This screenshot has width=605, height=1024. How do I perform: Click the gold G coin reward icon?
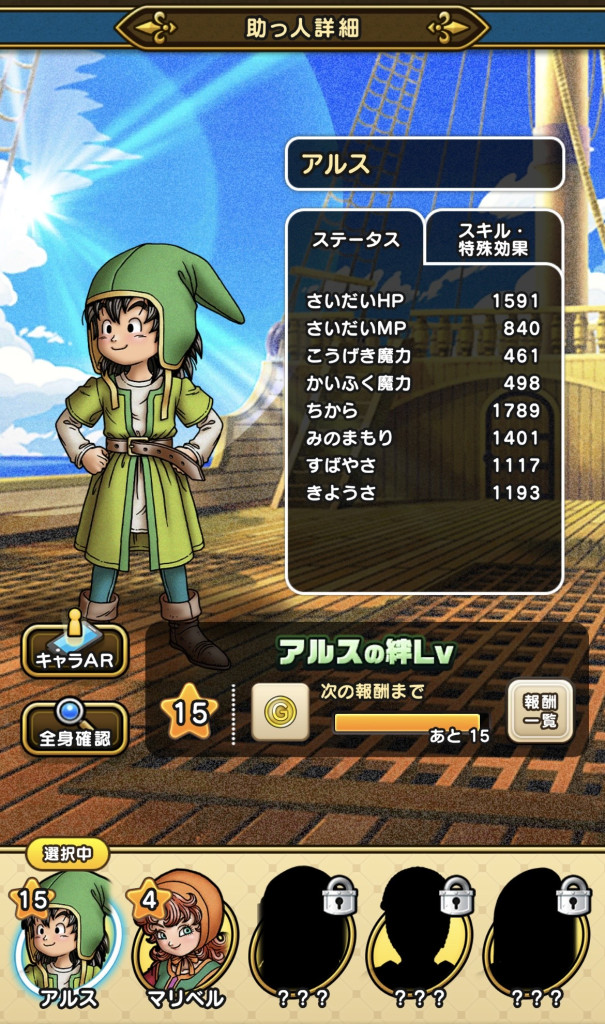pos(279,712)
